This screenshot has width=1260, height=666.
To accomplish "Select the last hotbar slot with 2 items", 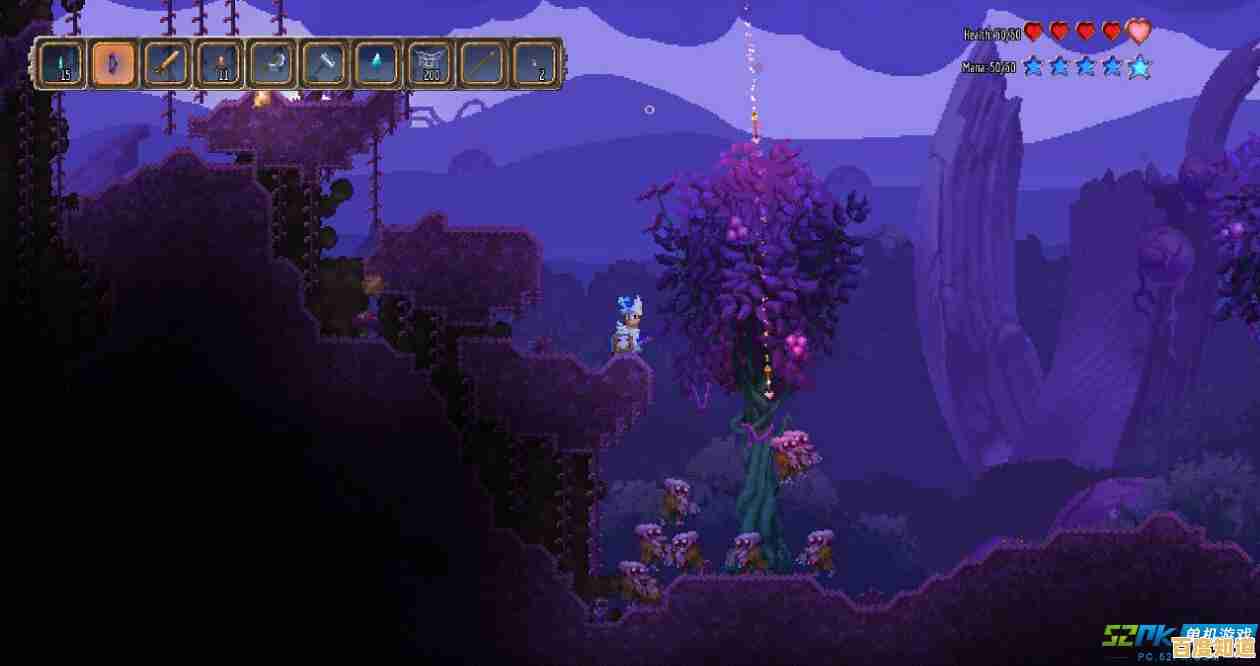I will coord(536,65).
